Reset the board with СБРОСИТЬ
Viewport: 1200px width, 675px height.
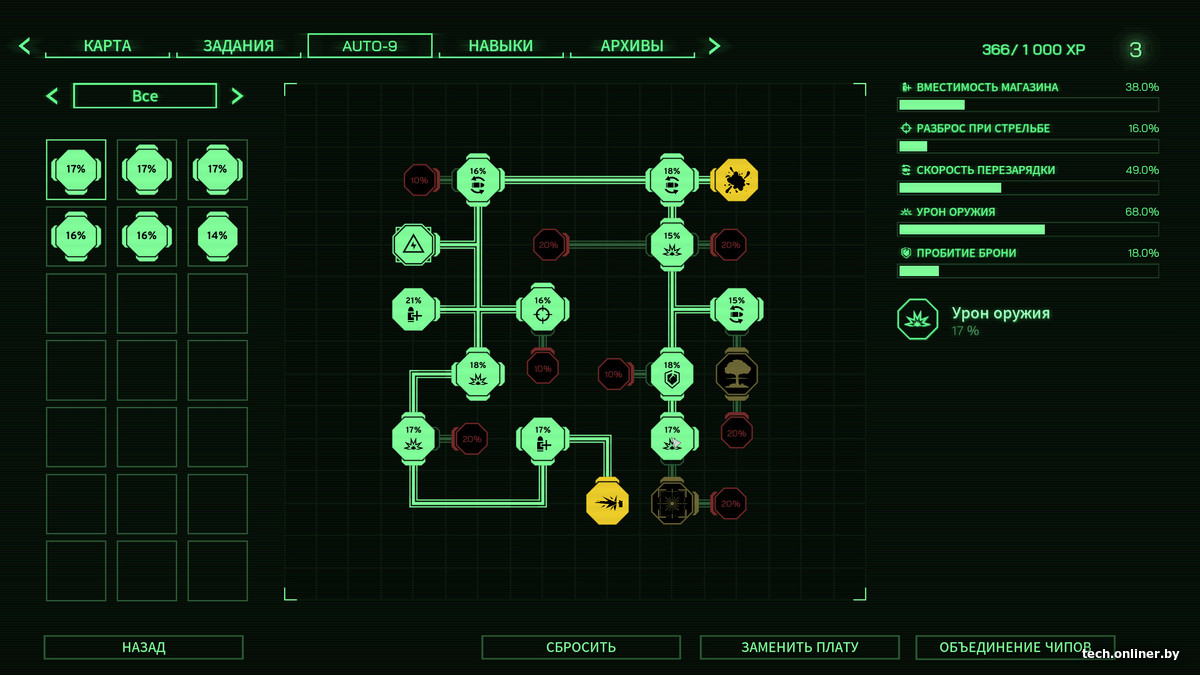coord(581,647)
